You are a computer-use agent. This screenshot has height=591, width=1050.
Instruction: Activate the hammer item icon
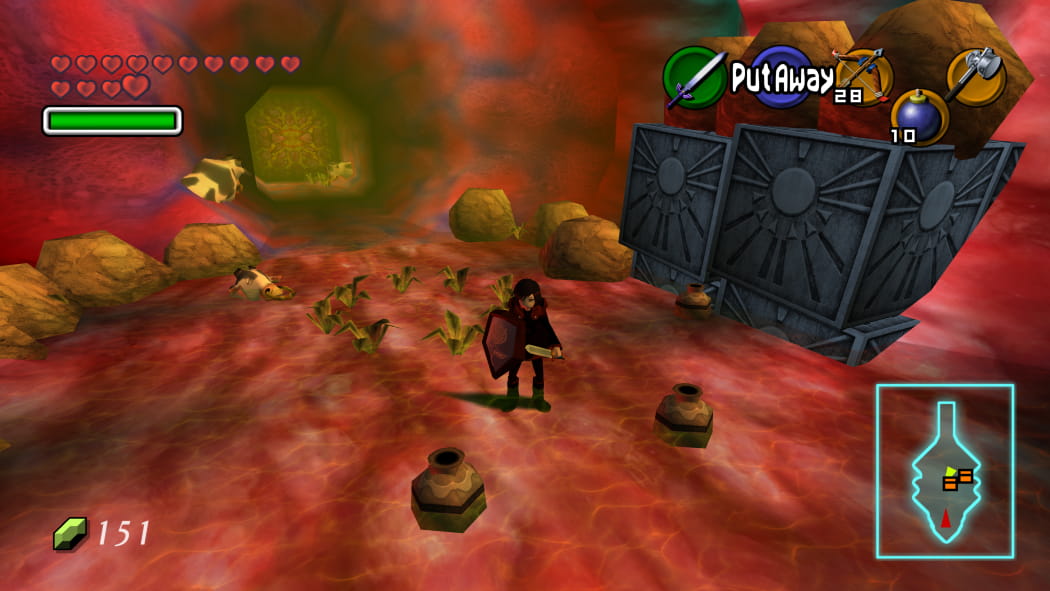975,76
